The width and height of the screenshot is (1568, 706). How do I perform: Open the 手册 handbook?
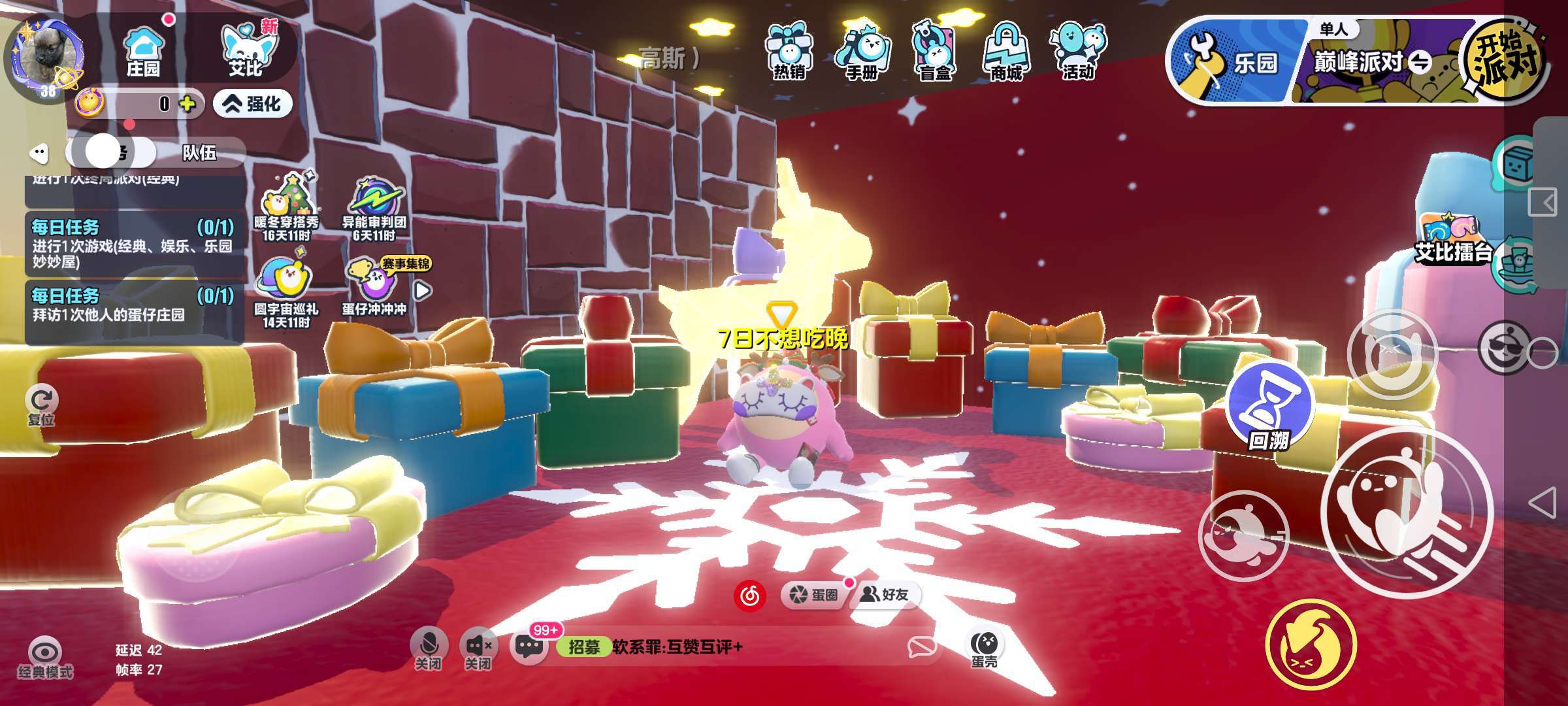point(862,52)
